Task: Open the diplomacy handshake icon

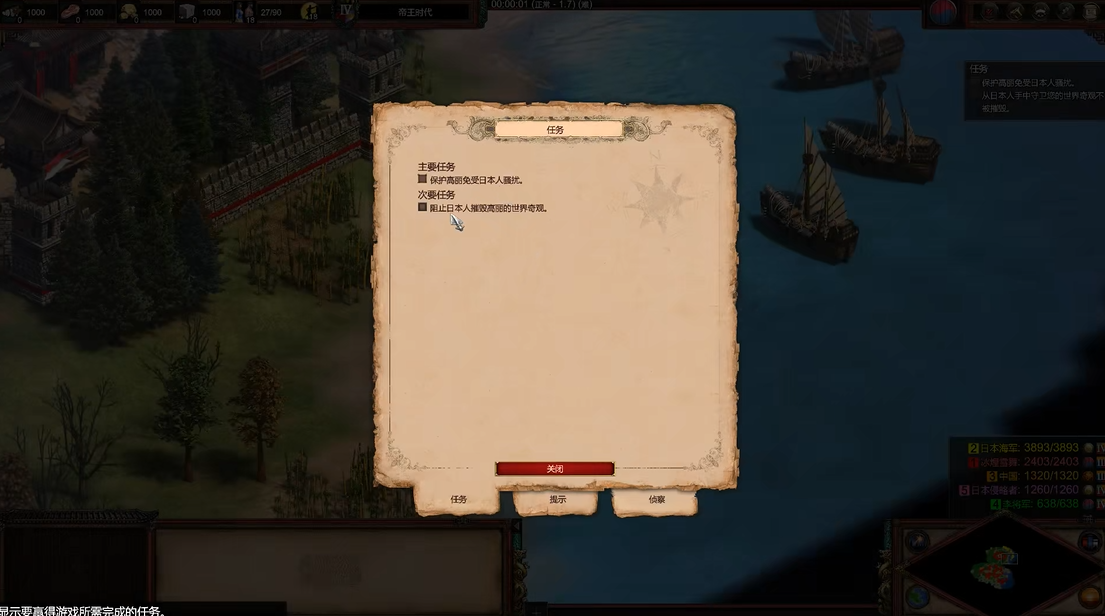Action: tap(1043, 12)
